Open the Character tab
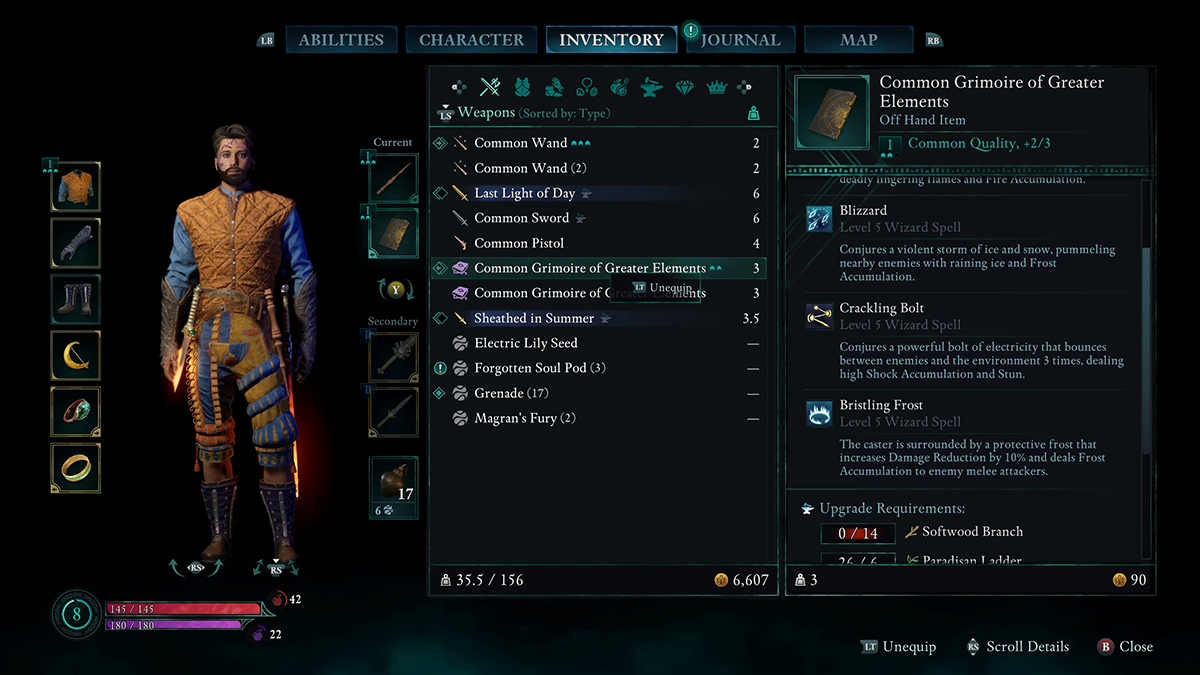The image size is (1200, 675). tap(471, 40)
